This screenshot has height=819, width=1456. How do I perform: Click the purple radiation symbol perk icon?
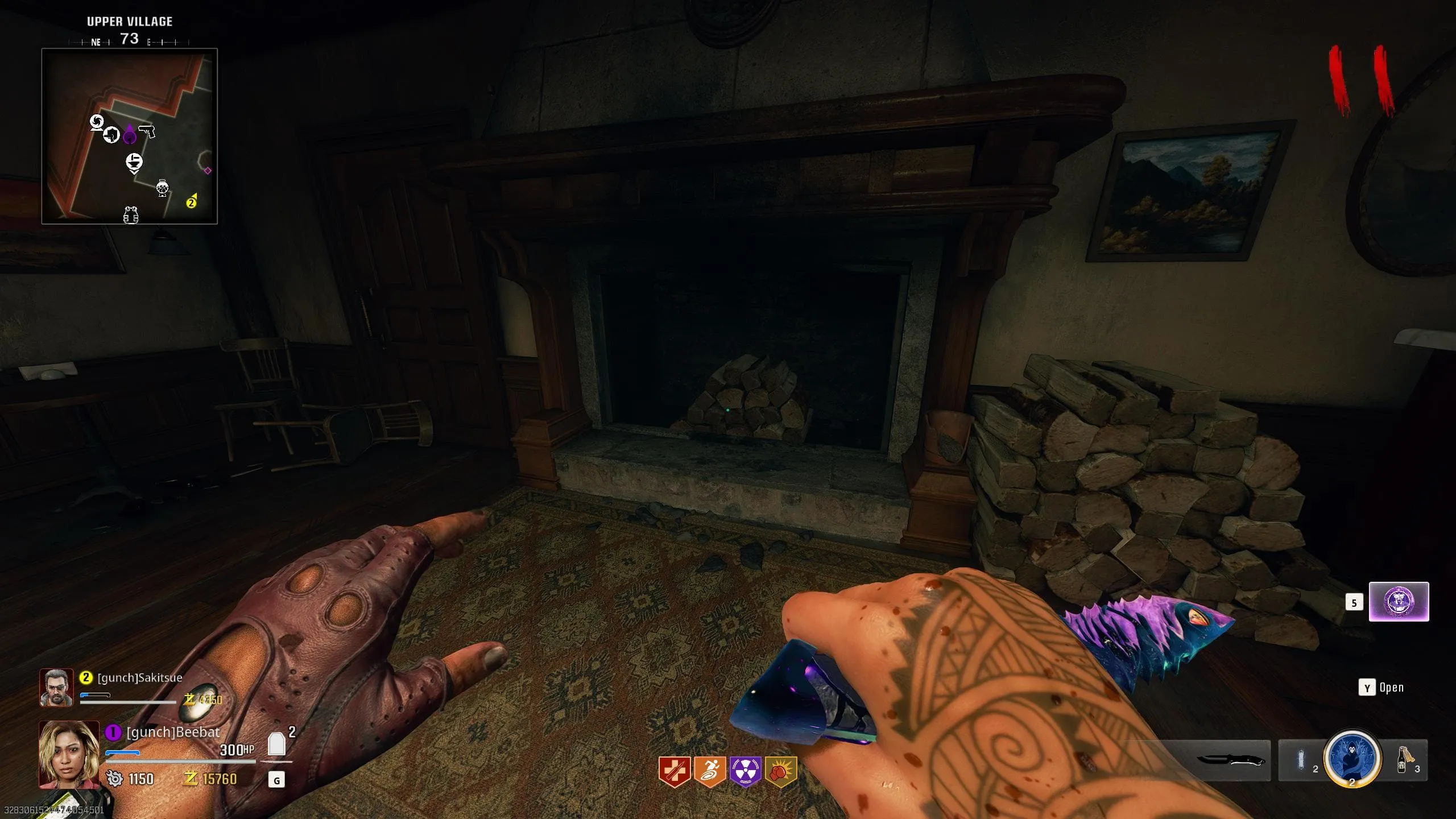(745, 771)
